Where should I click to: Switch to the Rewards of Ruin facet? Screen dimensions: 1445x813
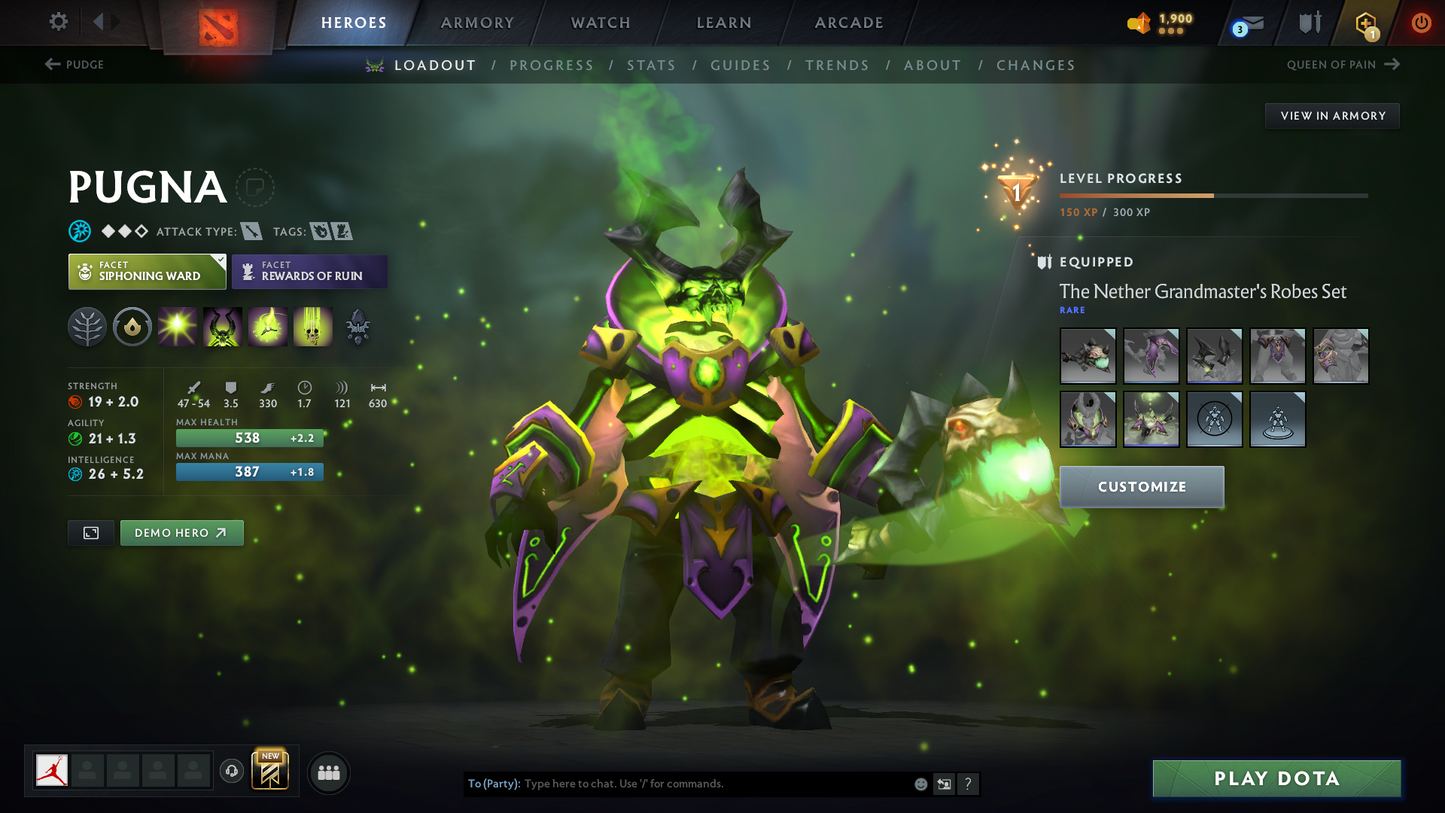click(x=309, y=271)
